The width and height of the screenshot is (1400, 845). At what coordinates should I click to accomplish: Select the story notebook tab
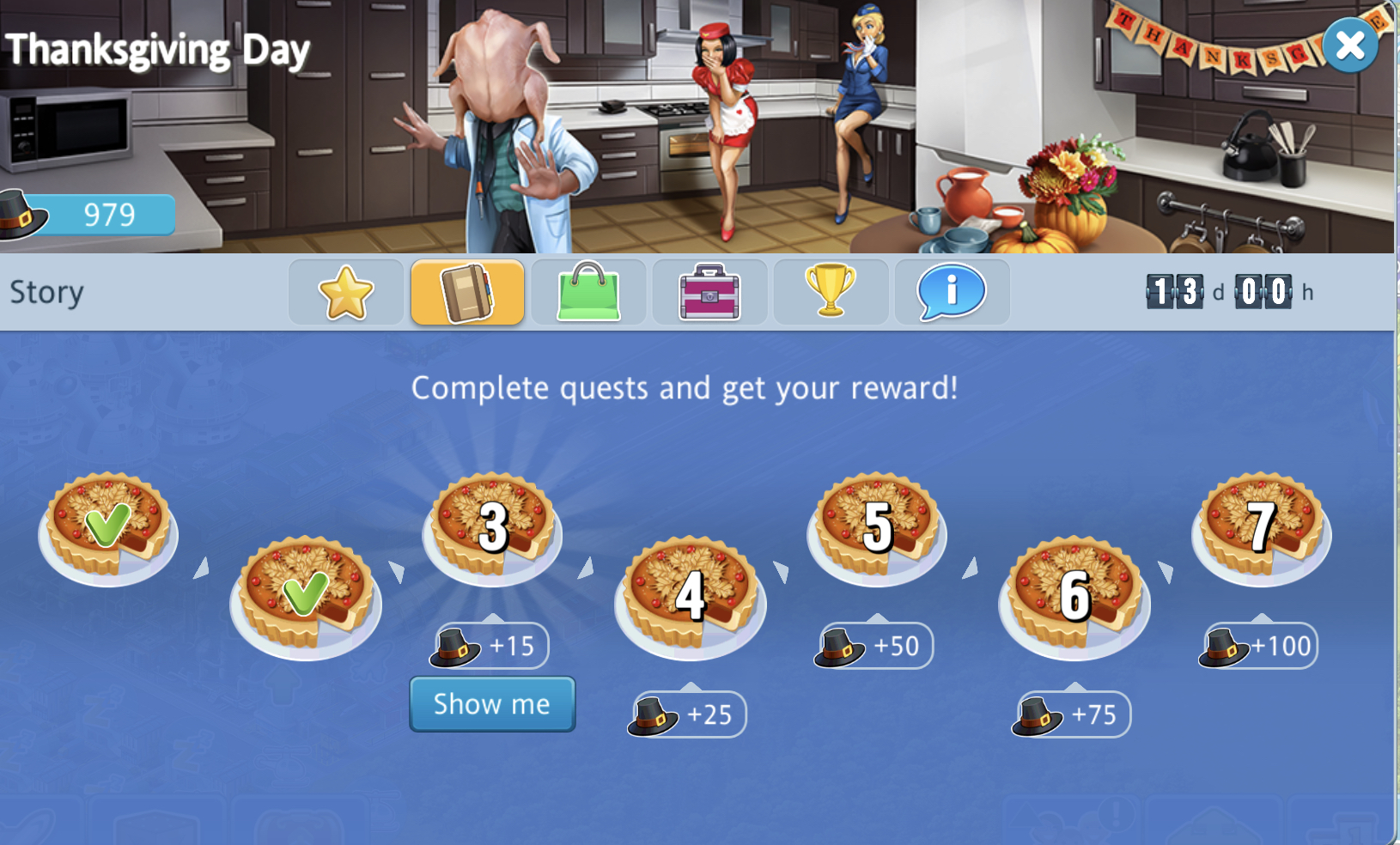click(467, 293)
